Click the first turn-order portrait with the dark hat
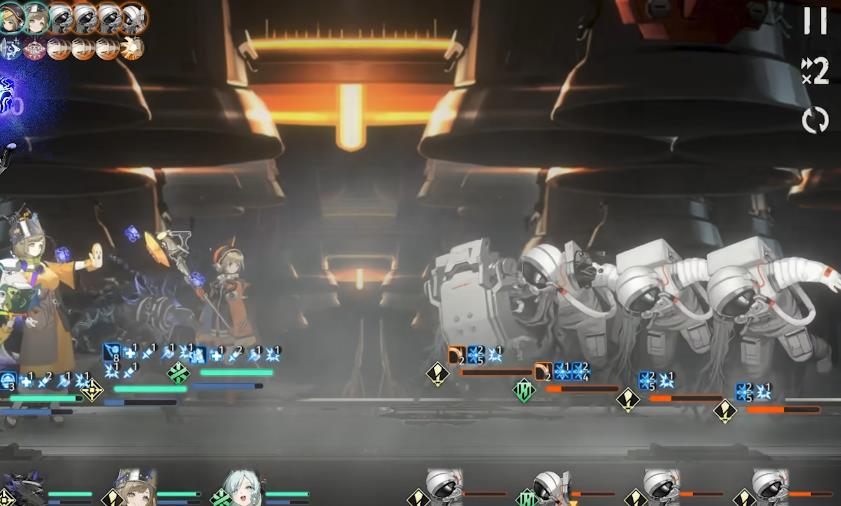This screenshot has height=506, width=841. 12,16
